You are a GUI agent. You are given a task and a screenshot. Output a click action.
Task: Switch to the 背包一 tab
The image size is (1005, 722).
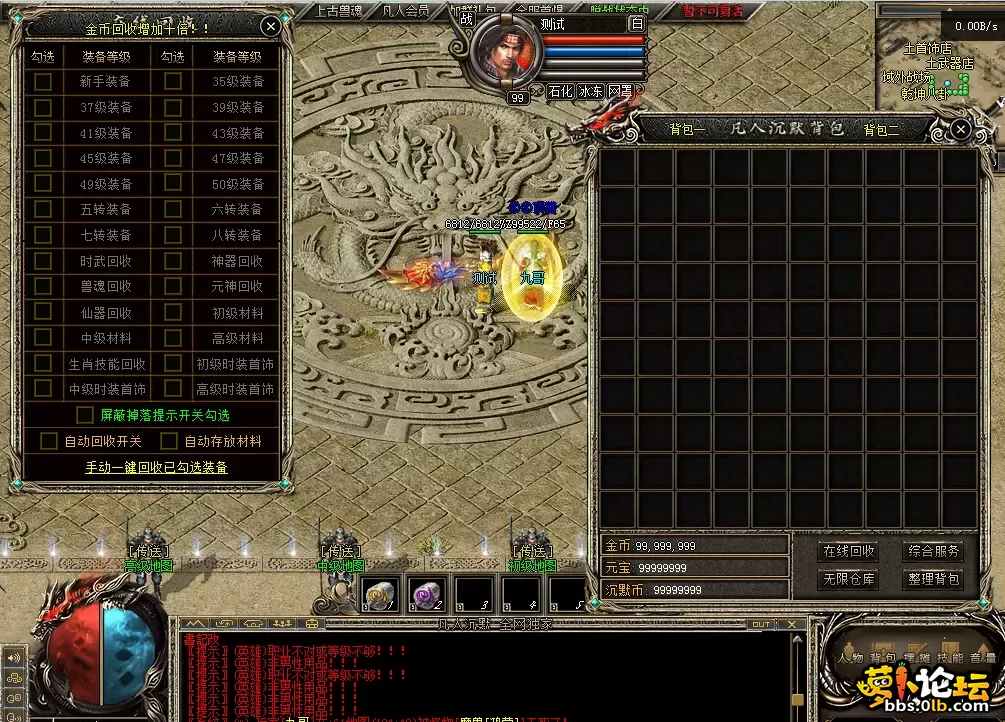click(x=687, y=129)
